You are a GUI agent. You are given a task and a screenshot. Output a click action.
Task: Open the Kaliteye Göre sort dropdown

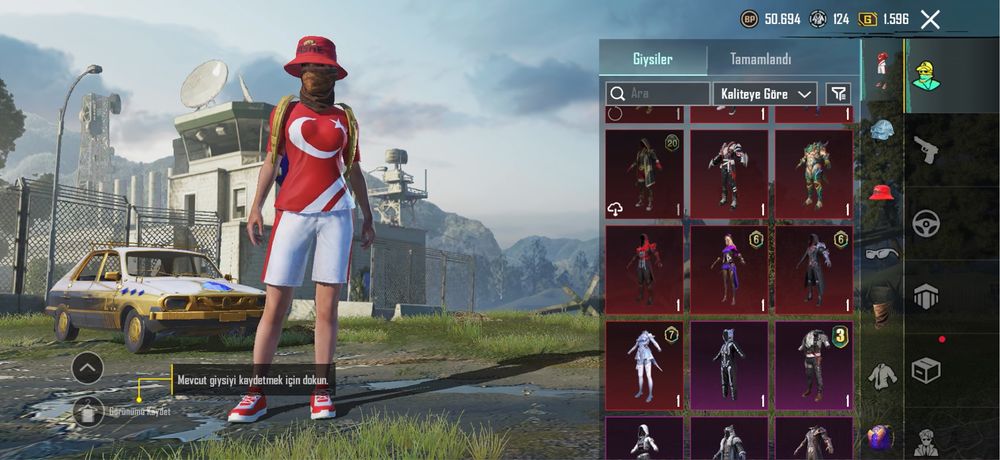pos(765,94)
